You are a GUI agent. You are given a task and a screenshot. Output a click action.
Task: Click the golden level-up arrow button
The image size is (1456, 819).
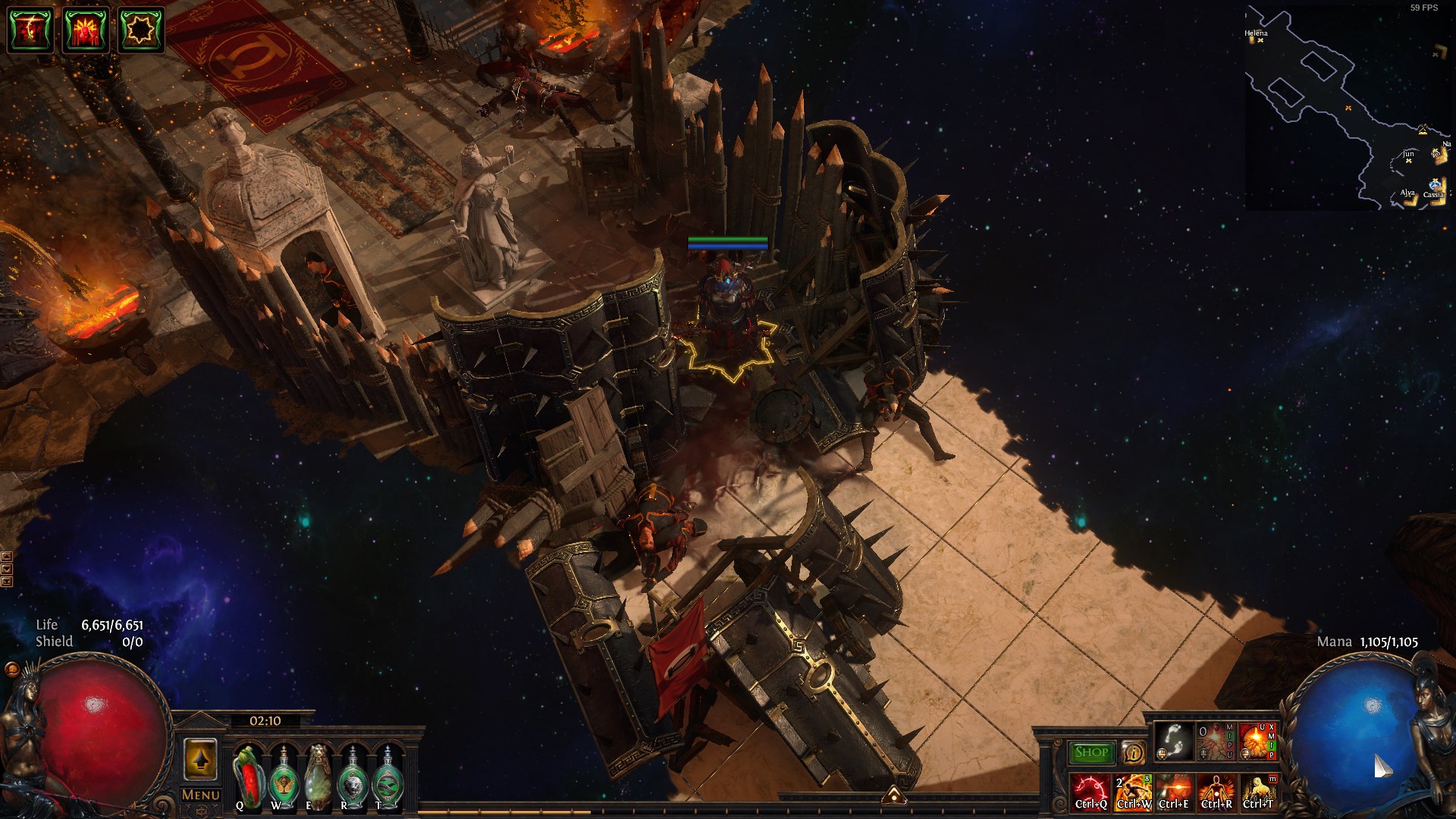[x=200, y=759]
